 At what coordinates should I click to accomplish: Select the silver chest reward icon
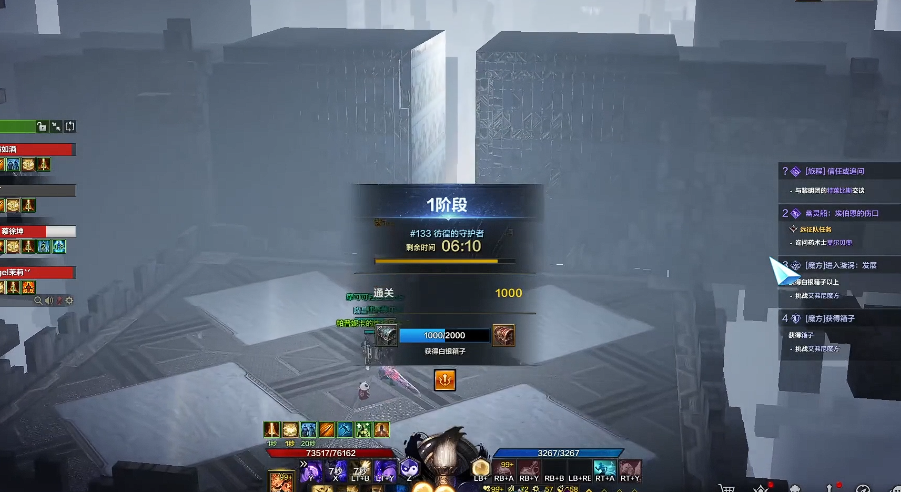coord(387,336)
